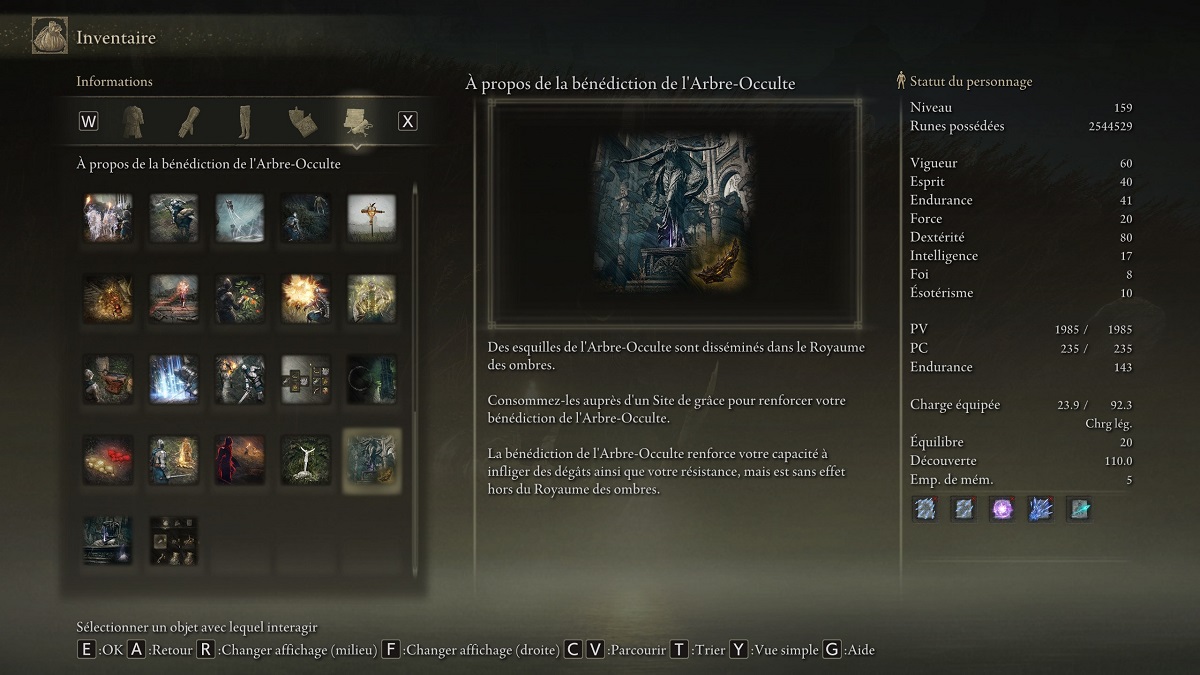
Task: Open the knight at golden grace tile
Action: 173,459
